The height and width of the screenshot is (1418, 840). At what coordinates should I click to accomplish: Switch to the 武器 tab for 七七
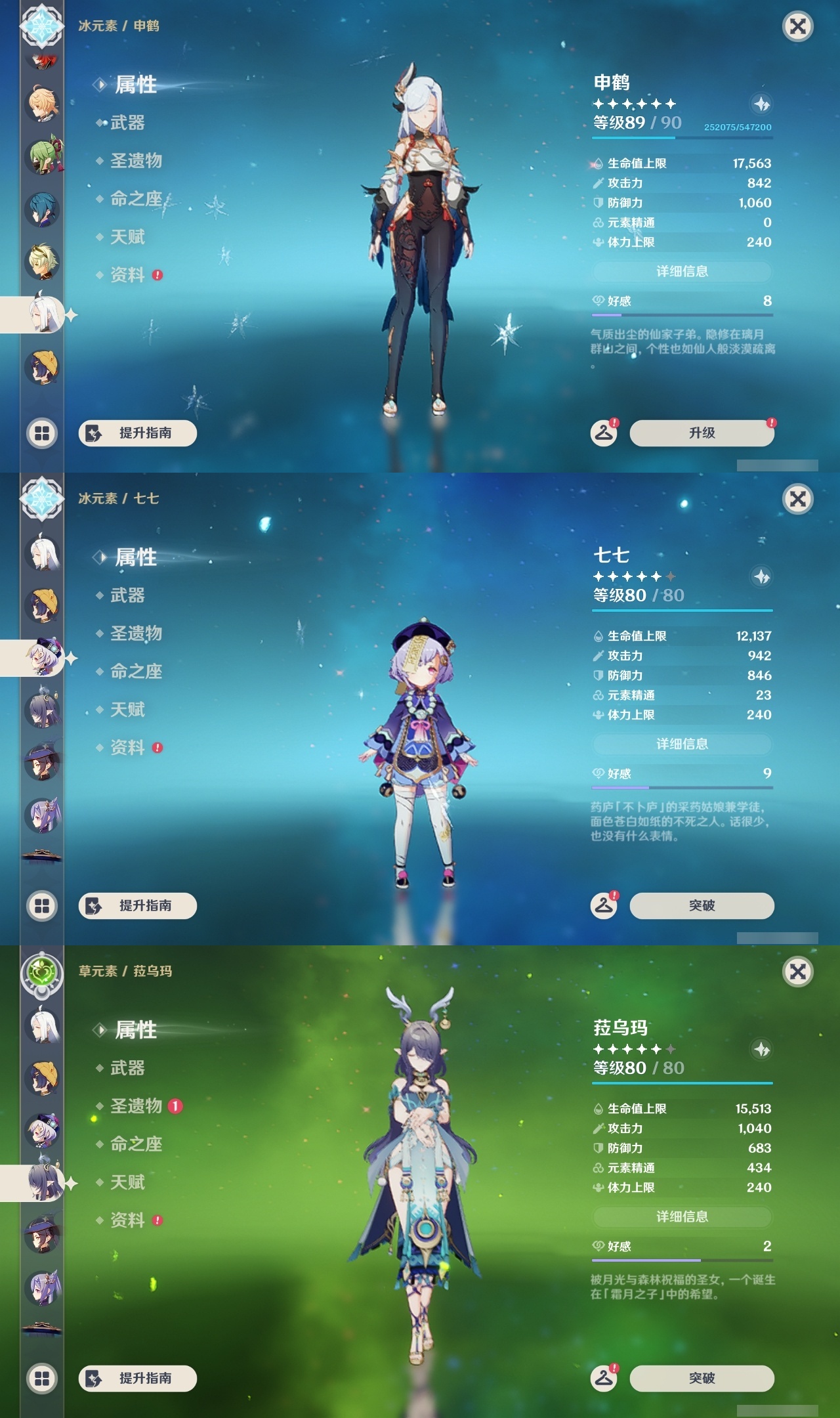129,595
